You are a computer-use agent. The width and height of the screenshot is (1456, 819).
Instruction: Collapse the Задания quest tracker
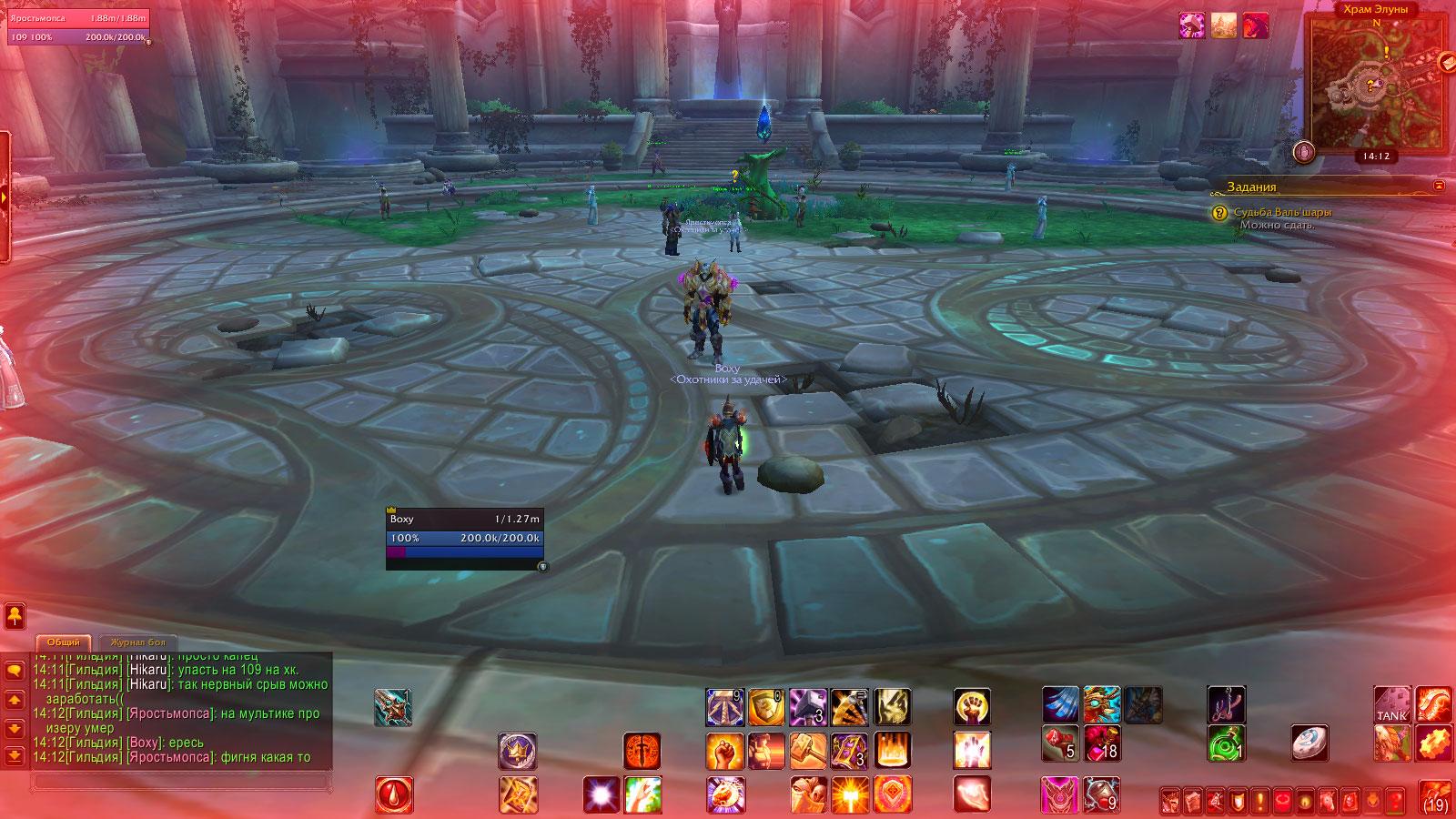tap(1439, 186)
